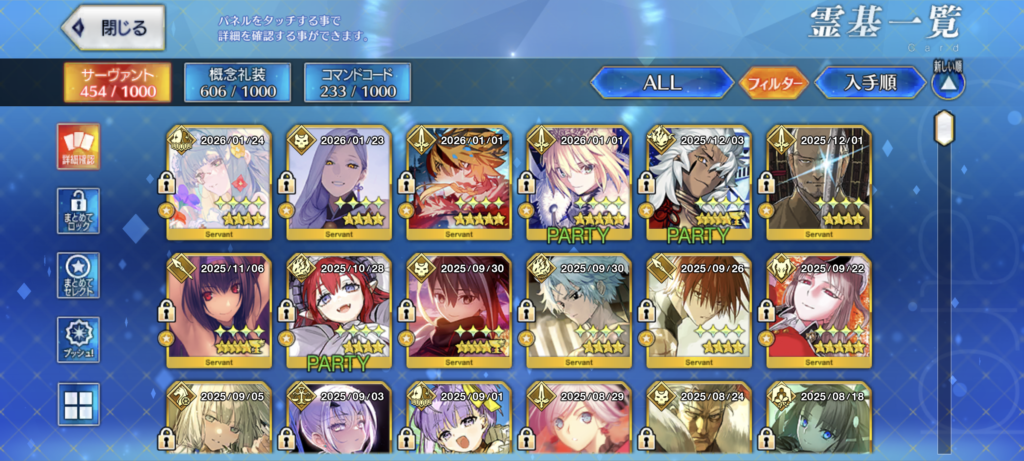The width and height of the screenshot is (1024, 461).
Task: Open the 概念礼装 tab
Action: pos(237,82)
